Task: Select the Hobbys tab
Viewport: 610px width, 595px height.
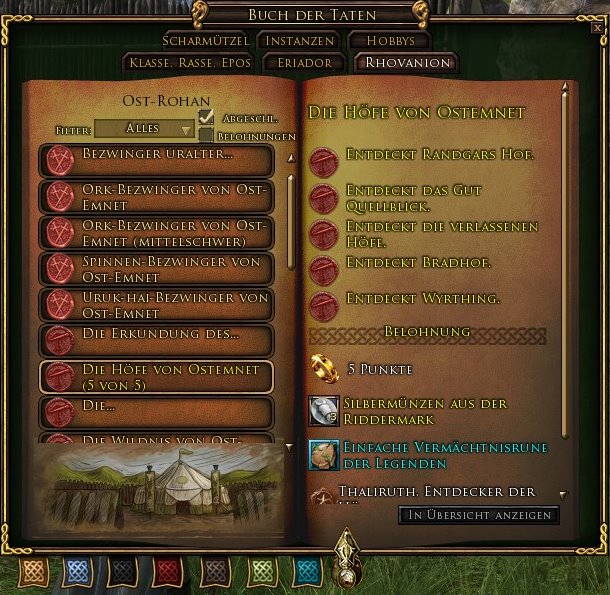Action: click(388, 41)
